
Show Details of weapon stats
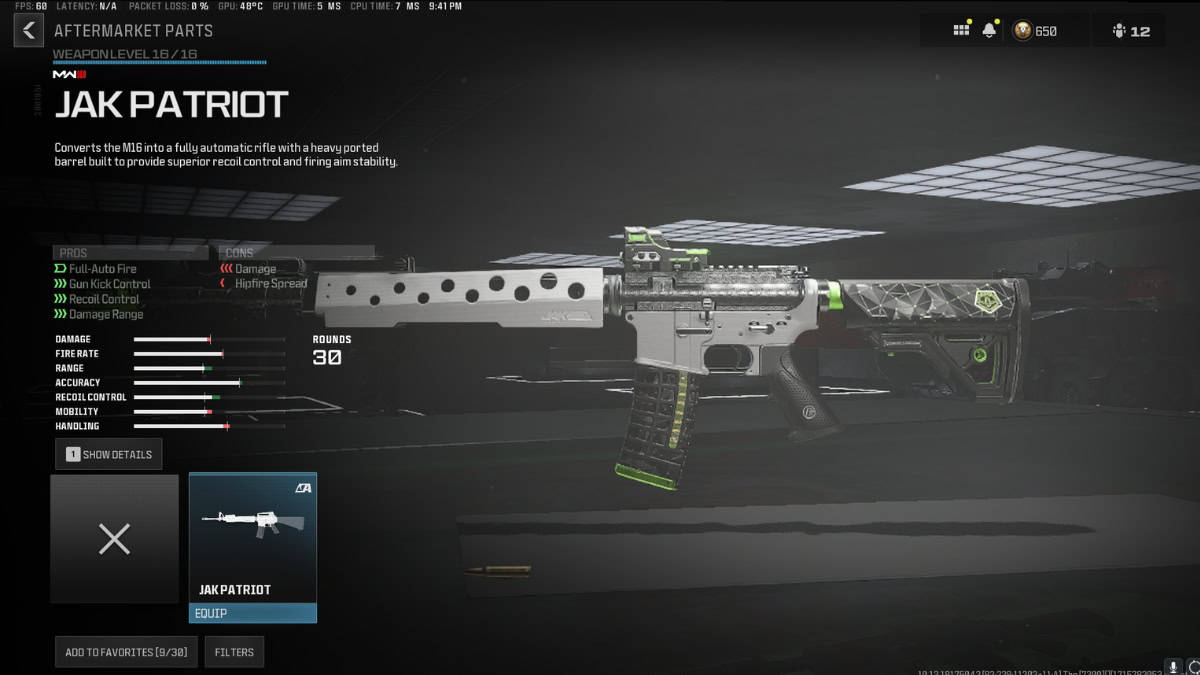[108, 454]
